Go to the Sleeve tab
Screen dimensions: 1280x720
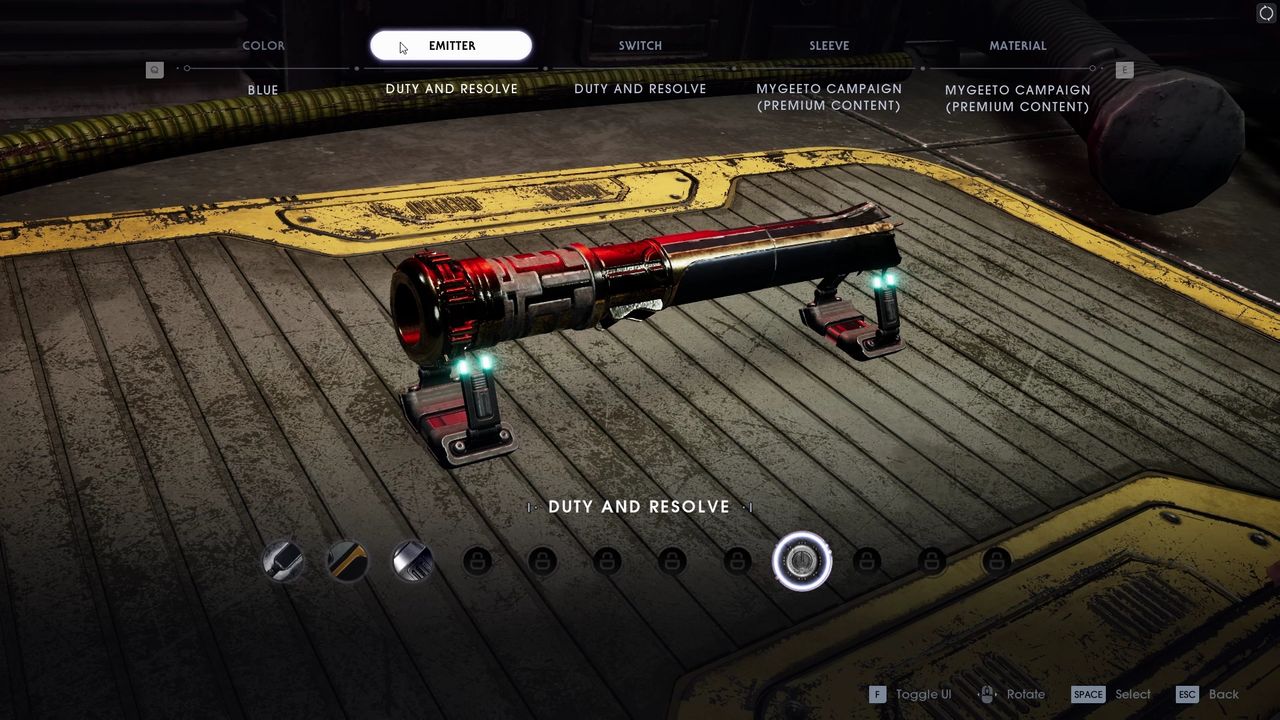coord(829,46)
